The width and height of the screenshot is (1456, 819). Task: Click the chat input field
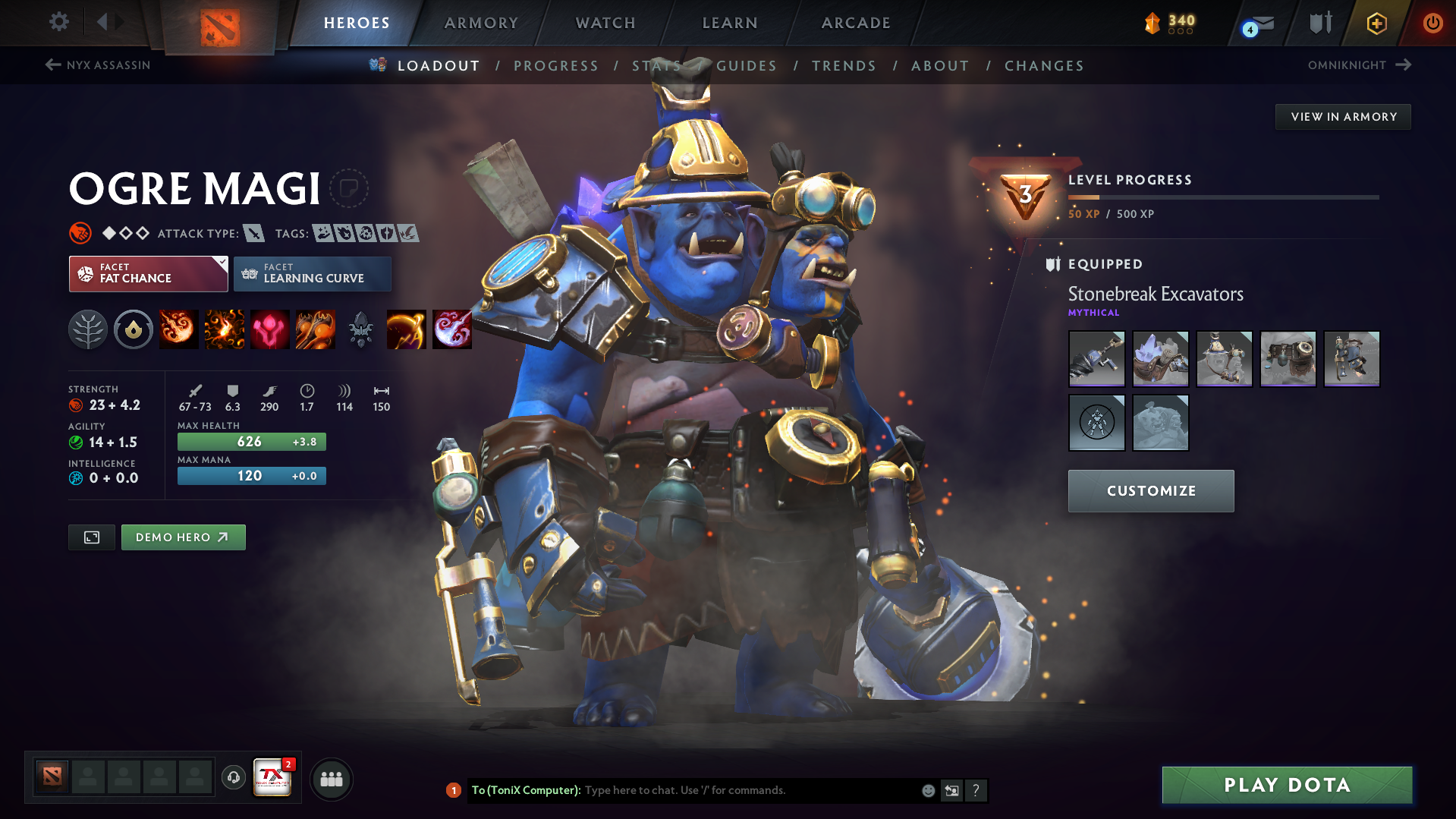(x=721, y=790)
